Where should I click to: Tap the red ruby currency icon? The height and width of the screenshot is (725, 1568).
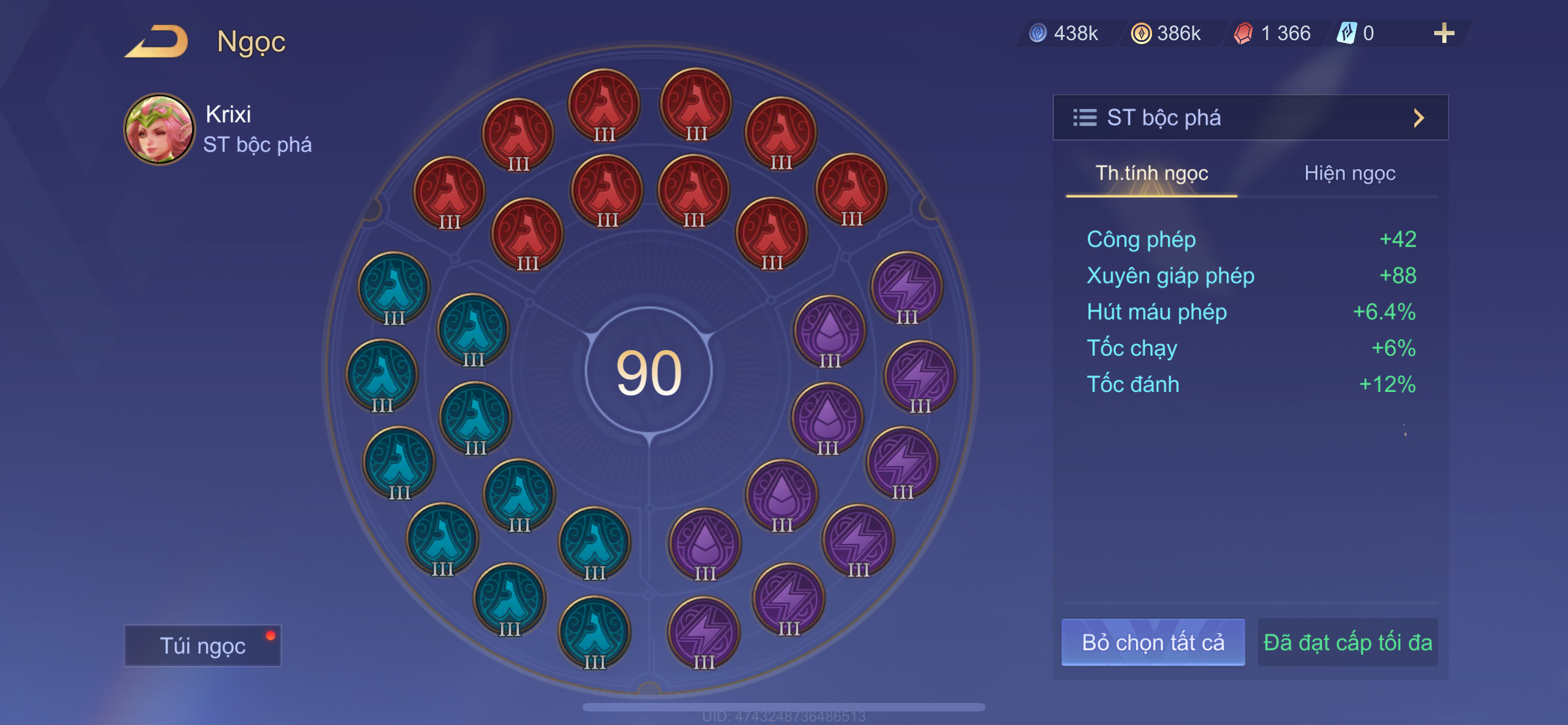click(1242, 33)
